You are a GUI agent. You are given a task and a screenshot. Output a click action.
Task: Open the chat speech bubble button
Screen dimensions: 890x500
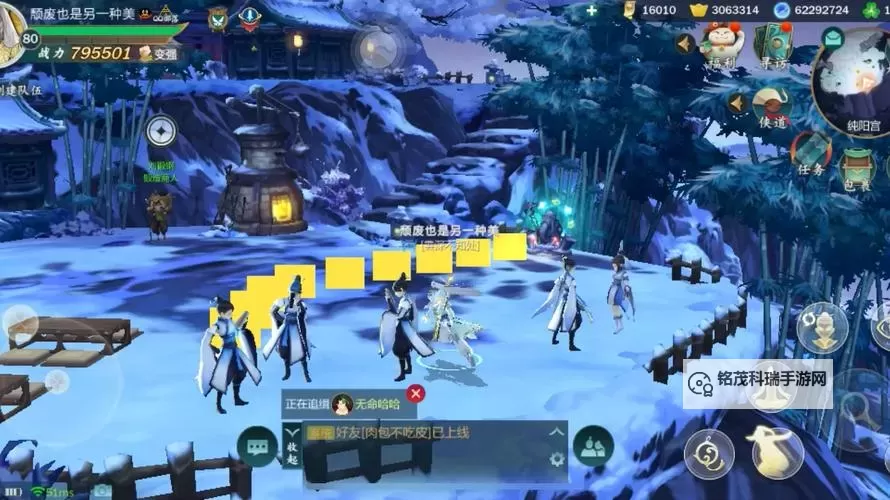tap(257, 446)
